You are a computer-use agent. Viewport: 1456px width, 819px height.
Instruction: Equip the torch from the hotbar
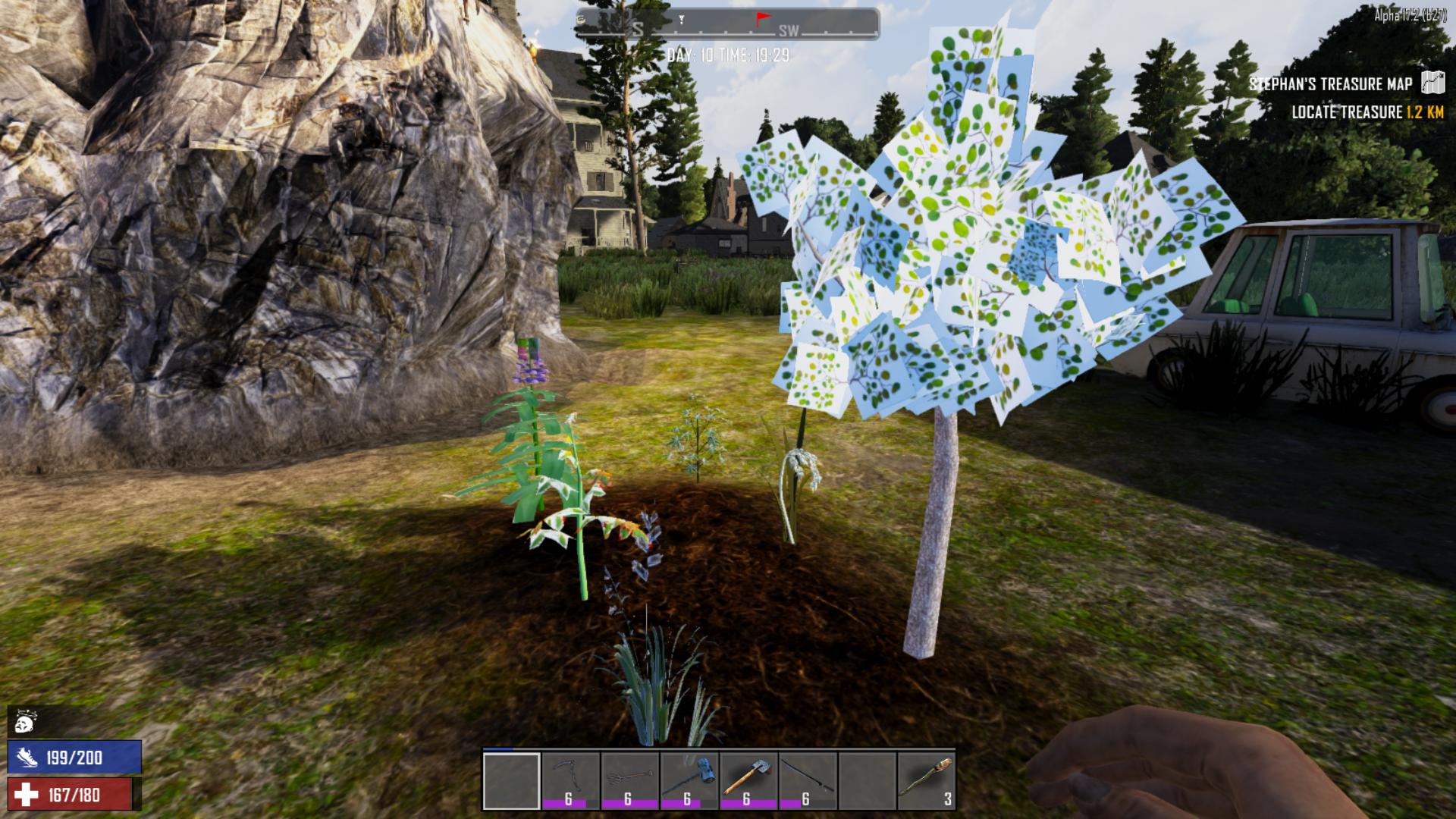[926, 780]
